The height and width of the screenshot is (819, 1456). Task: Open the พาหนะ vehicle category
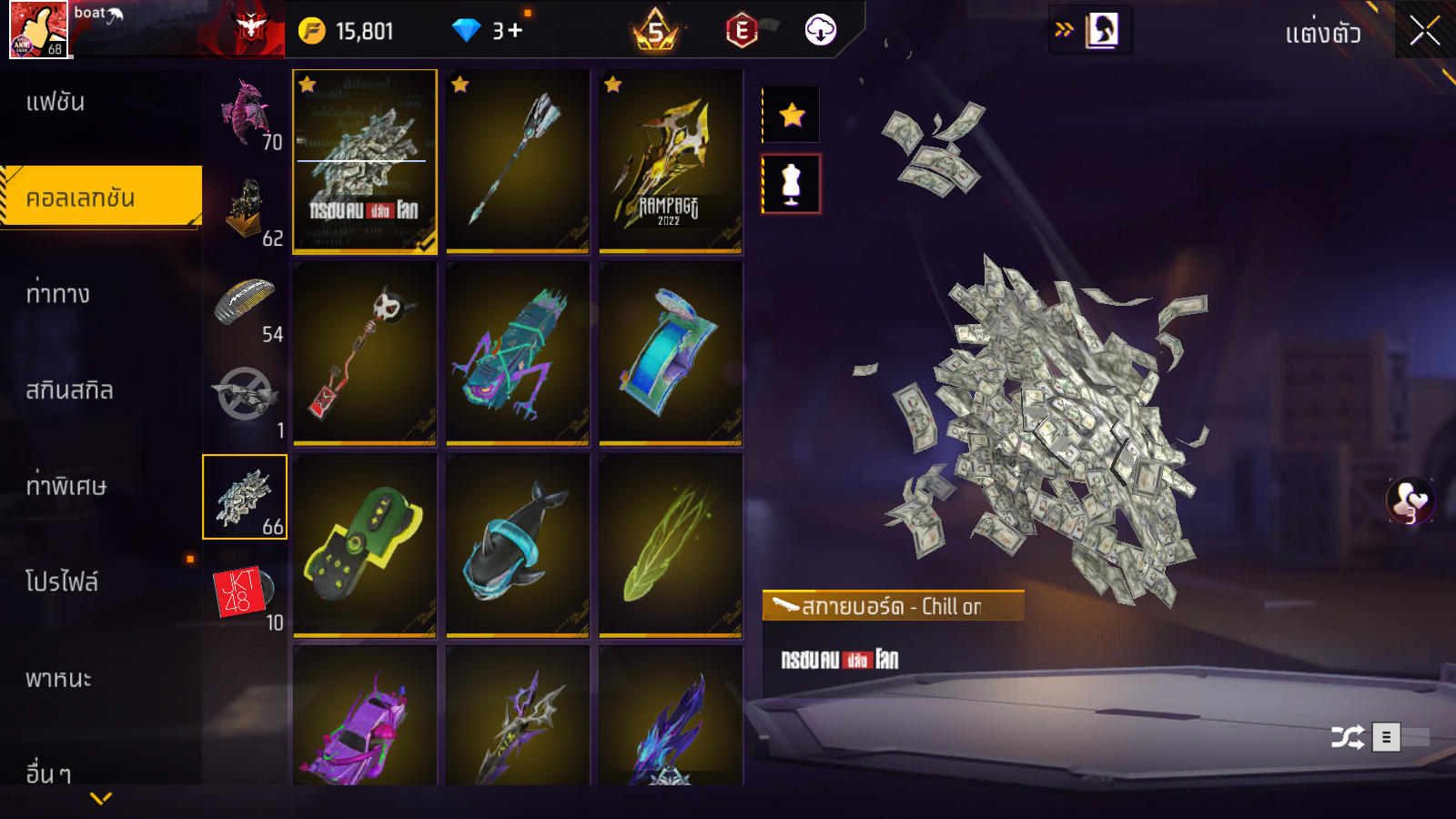pyautogui.click(x=58, y=679)
